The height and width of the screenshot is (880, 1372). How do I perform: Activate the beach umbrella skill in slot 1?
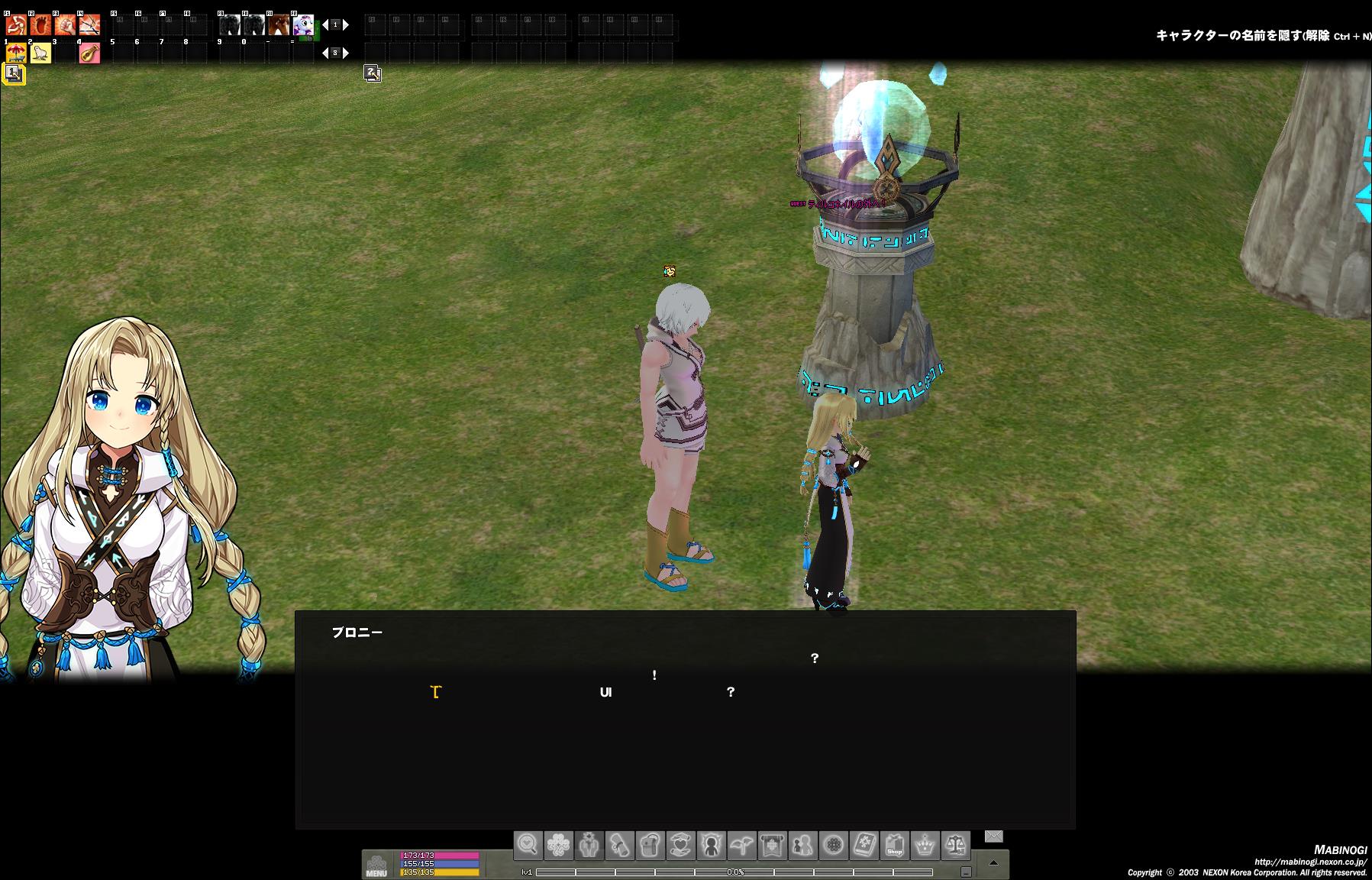pos(16,53)
